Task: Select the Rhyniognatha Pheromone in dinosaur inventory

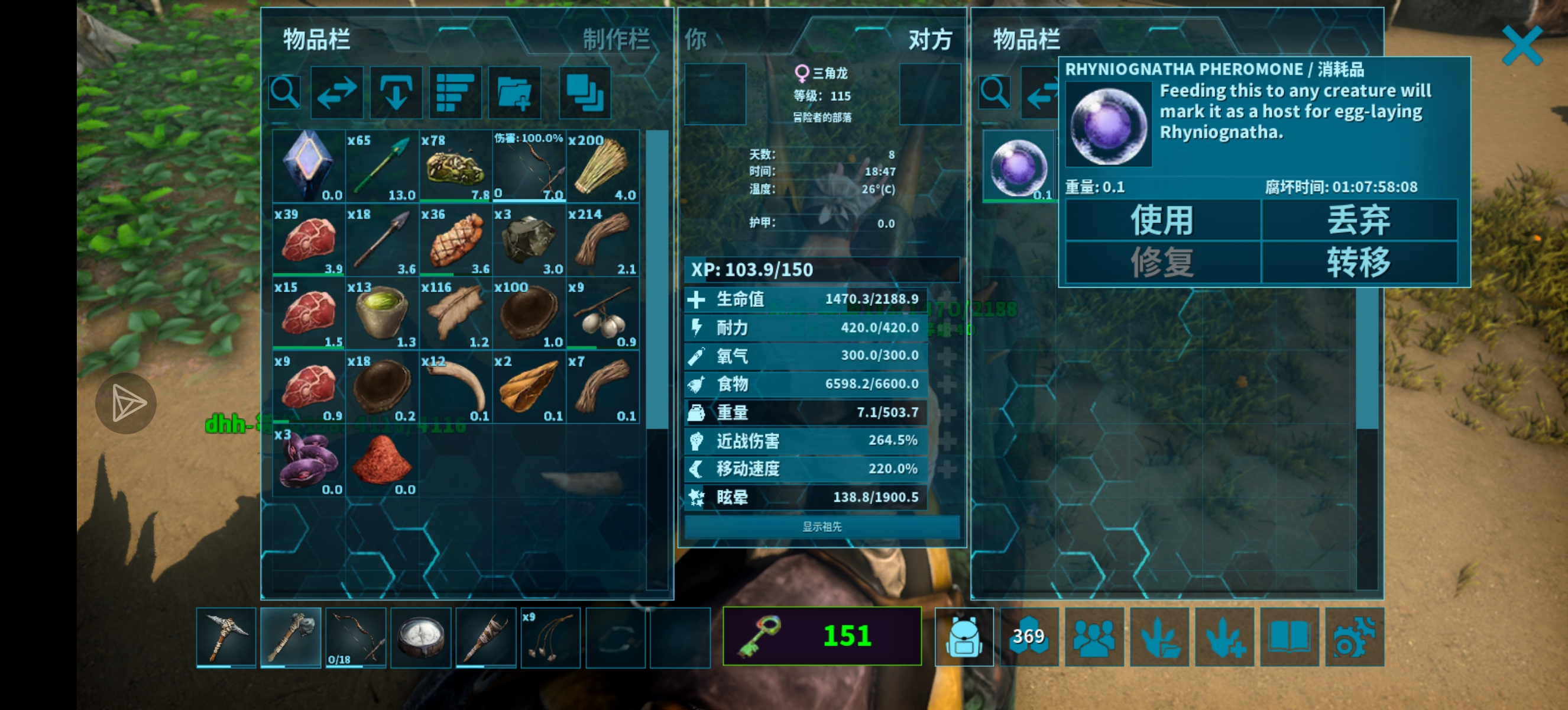Action: click(x=1018, y=166)
